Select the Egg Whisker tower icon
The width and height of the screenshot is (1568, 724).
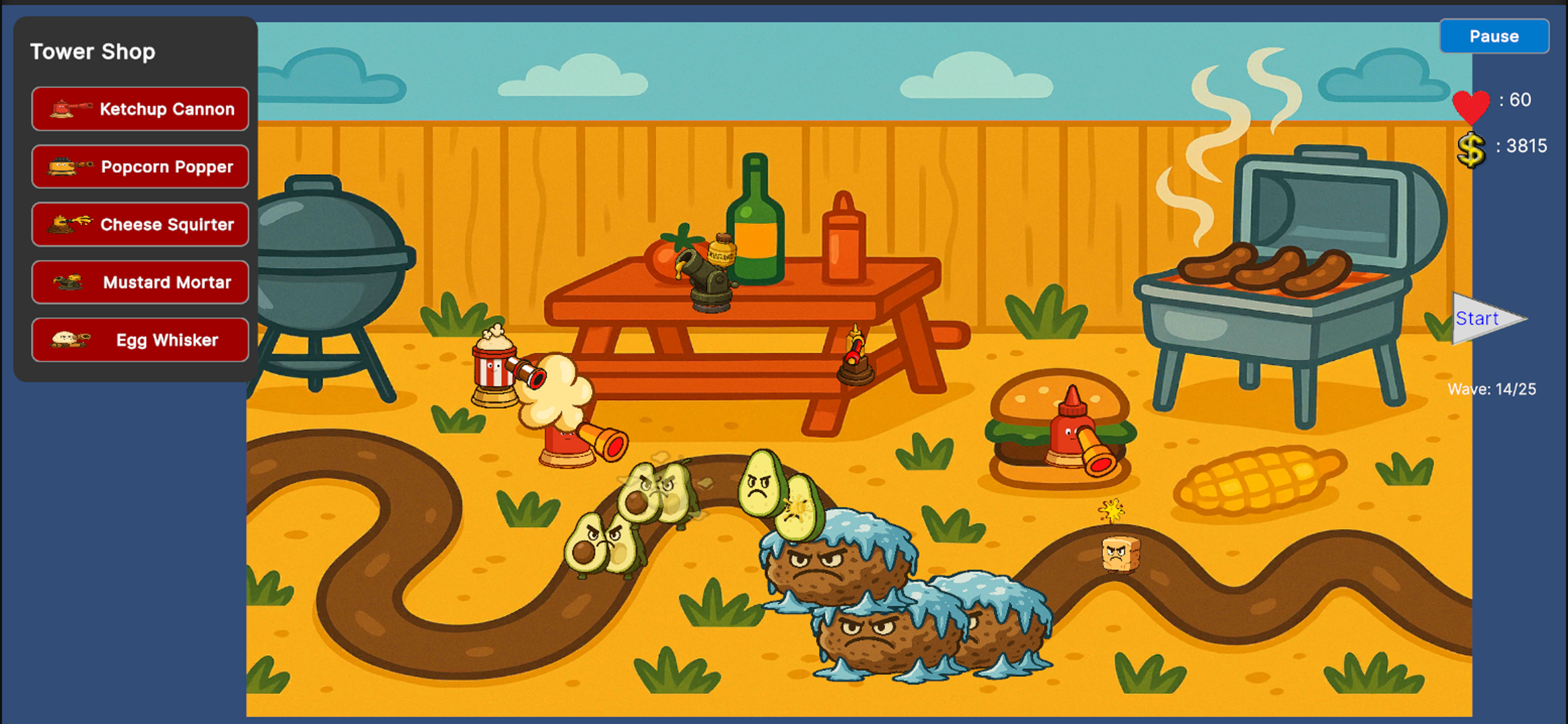(x=139, y=340)
